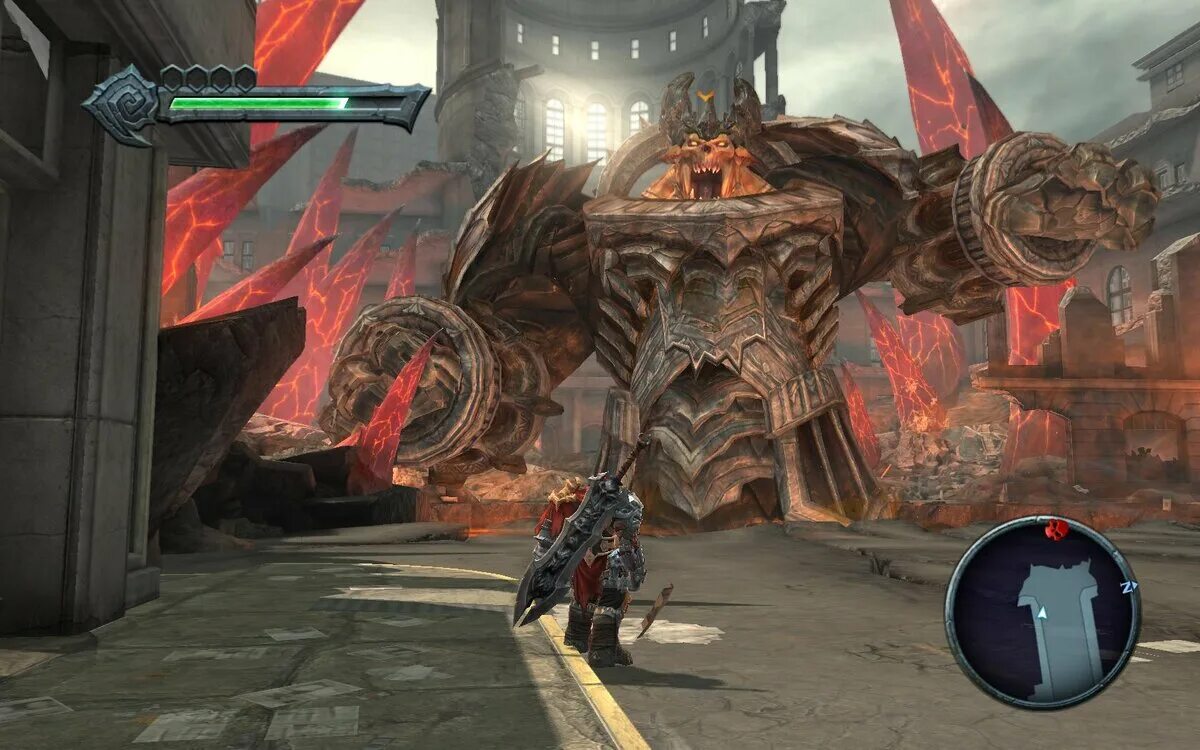Open the circular minimap
Viewport: 1200px width, 750px height.
(x=1042, y=611)
